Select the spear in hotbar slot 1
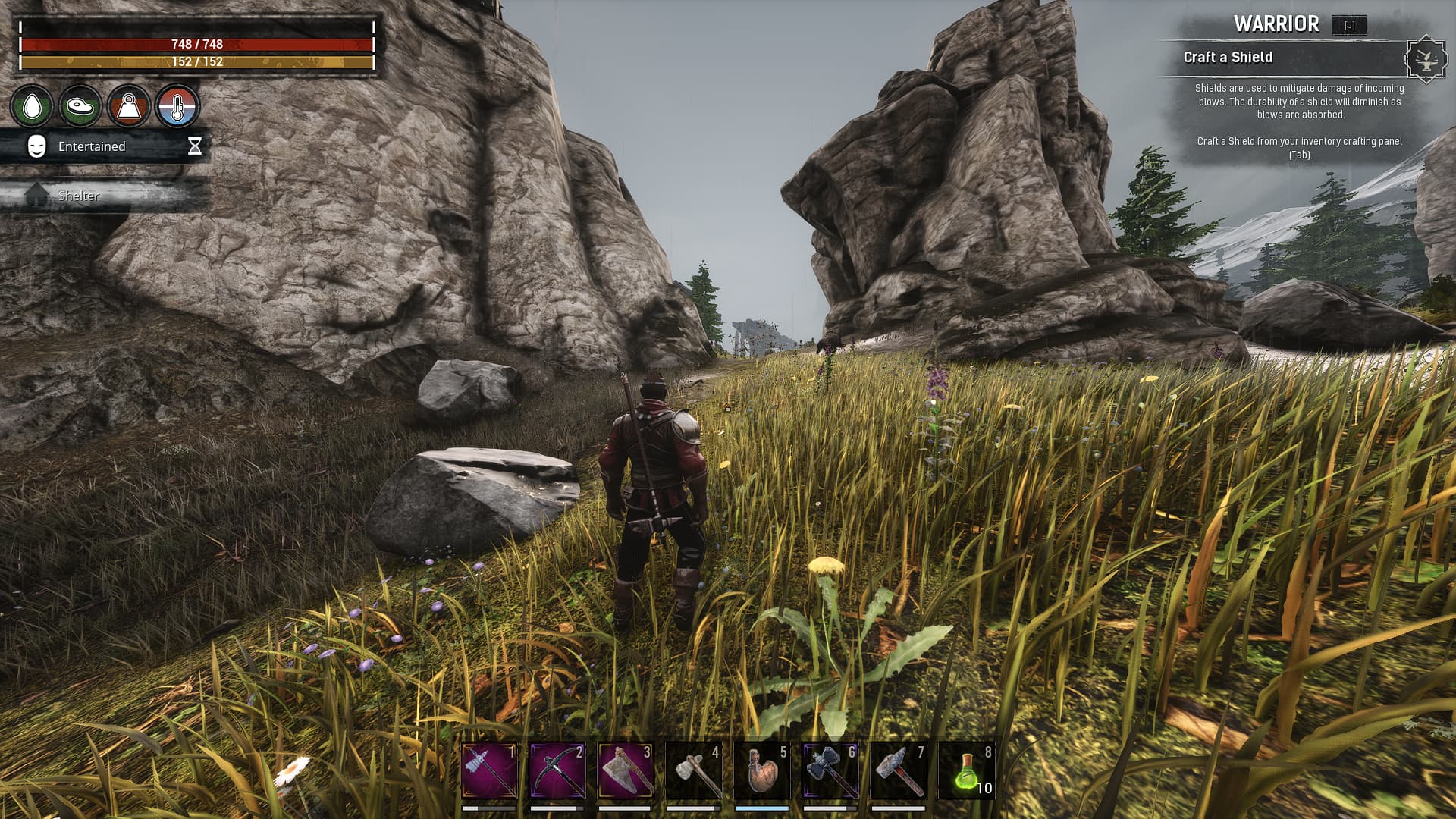 coord(489,770)
